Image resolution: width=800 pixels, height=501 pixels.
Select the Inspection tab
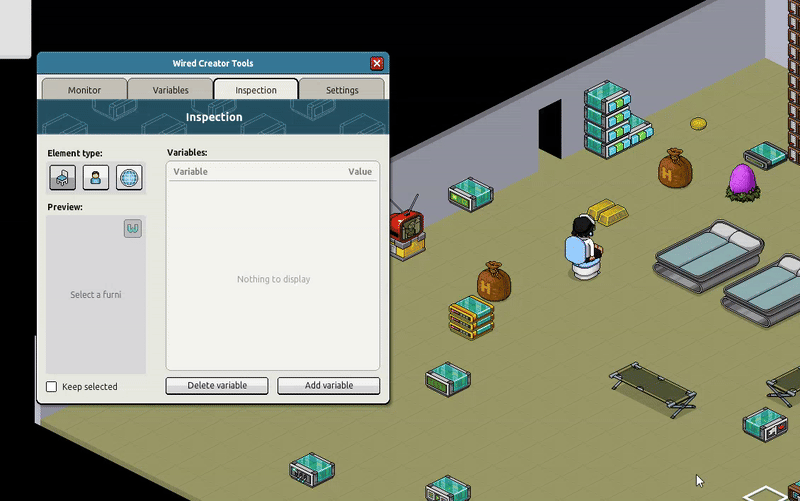click(x=256, y=90)
